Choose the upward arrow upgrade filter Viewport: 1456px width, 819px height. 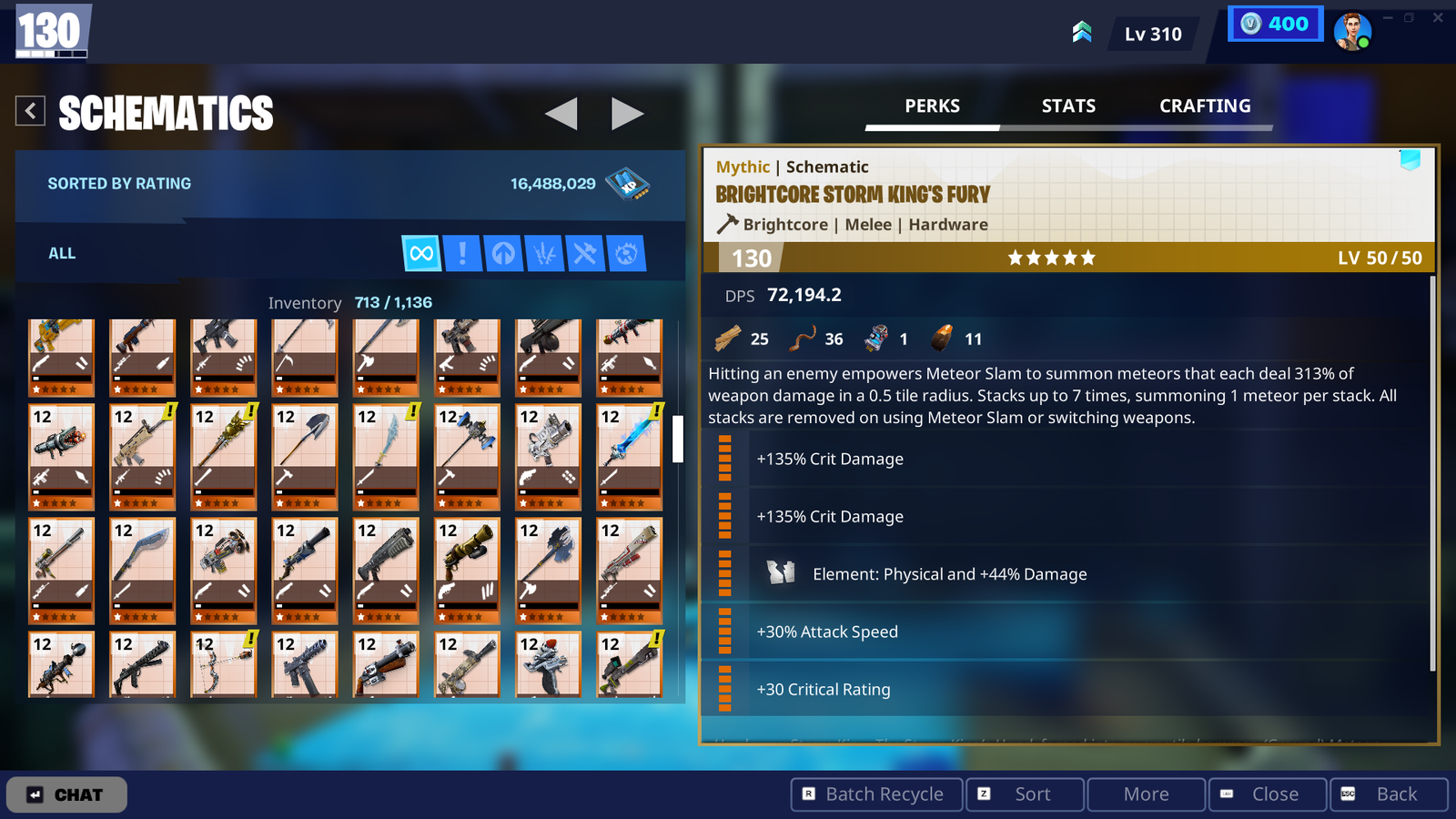[x=503, y=253]
